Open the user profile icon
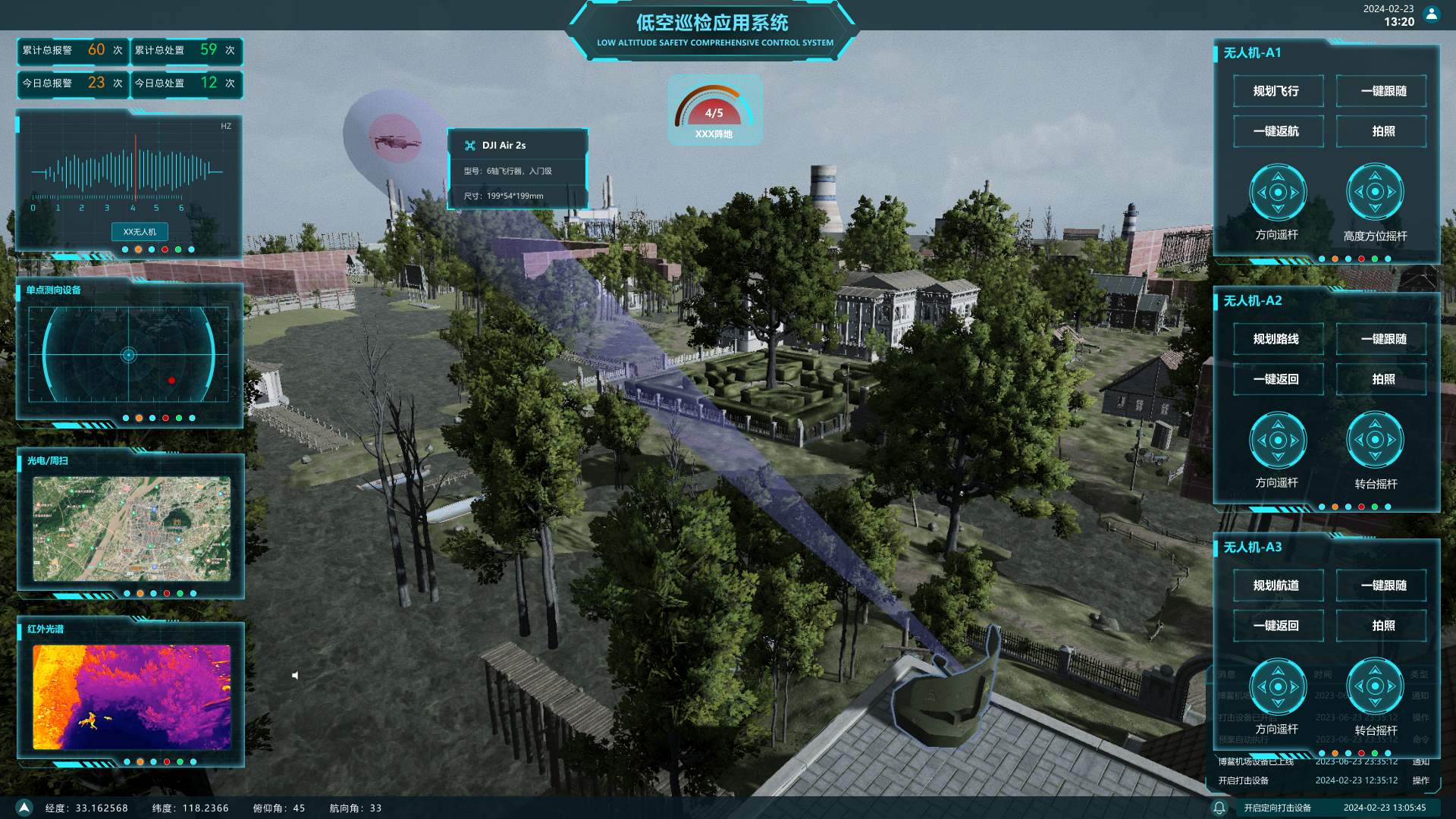This screenshot has height=819, width=1456. tap(1432, 14)
